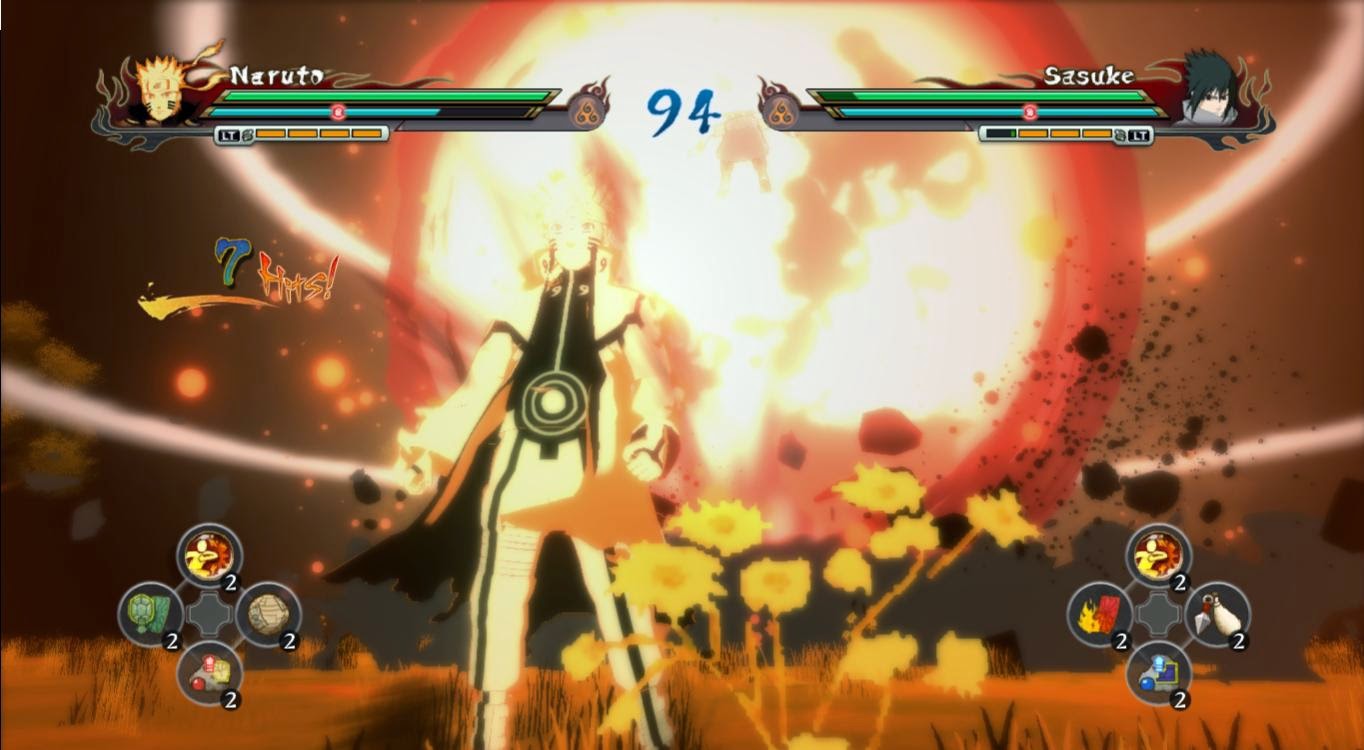Select Naruto's turtle shell guard item

150,613
